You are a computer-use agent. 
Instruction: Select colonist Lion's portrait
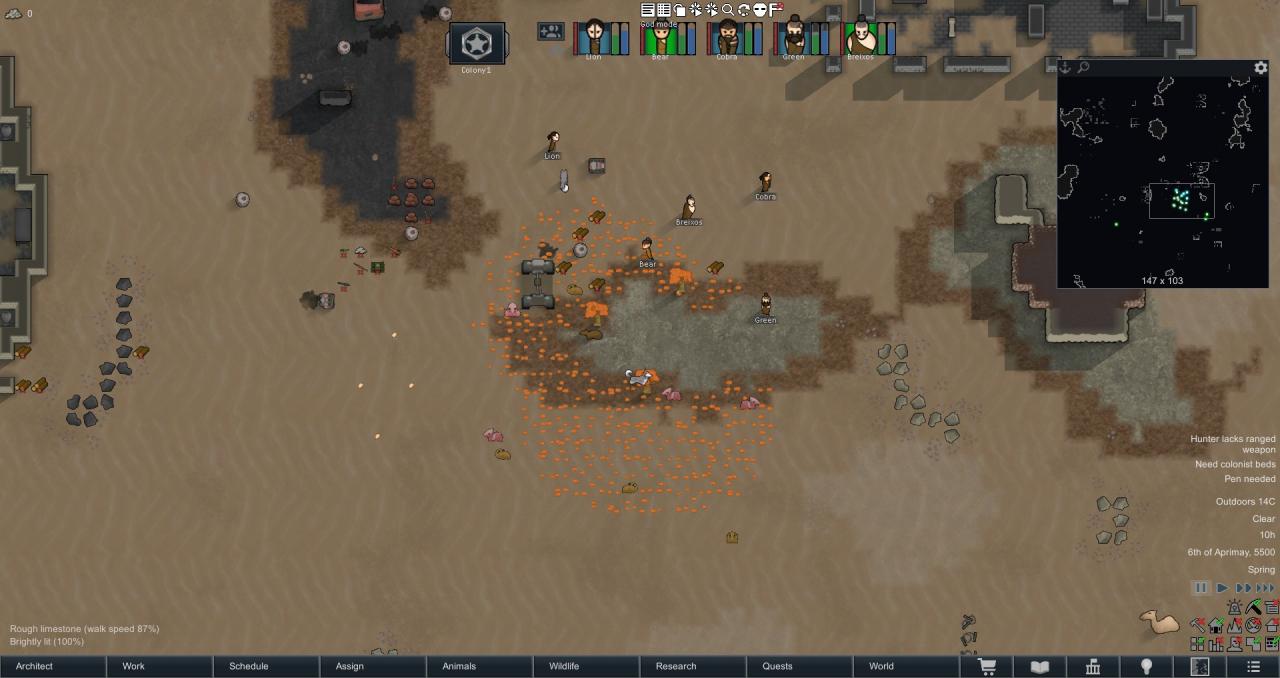tap(594, 38)
